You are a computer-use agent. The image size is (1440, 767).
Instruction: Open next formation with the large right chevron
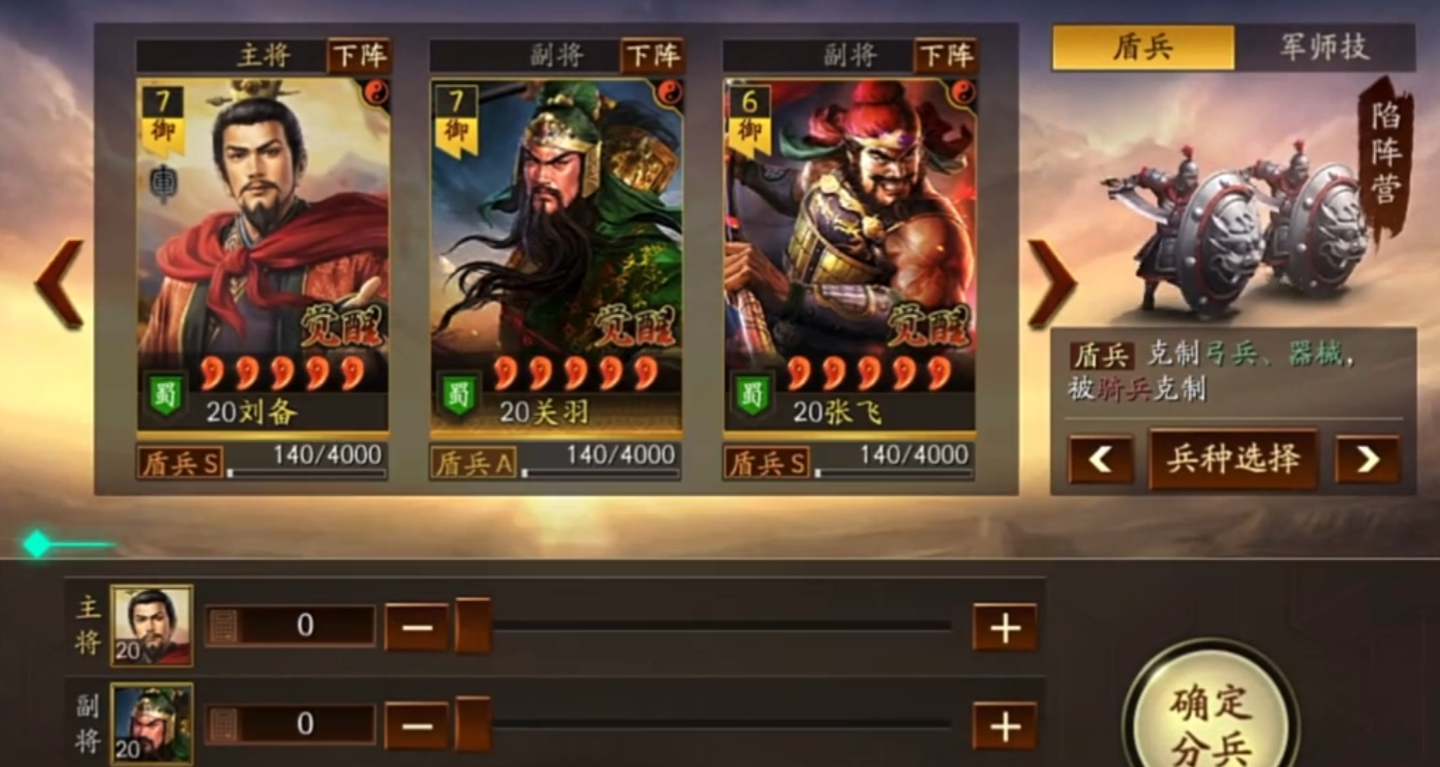point(1051,283)
